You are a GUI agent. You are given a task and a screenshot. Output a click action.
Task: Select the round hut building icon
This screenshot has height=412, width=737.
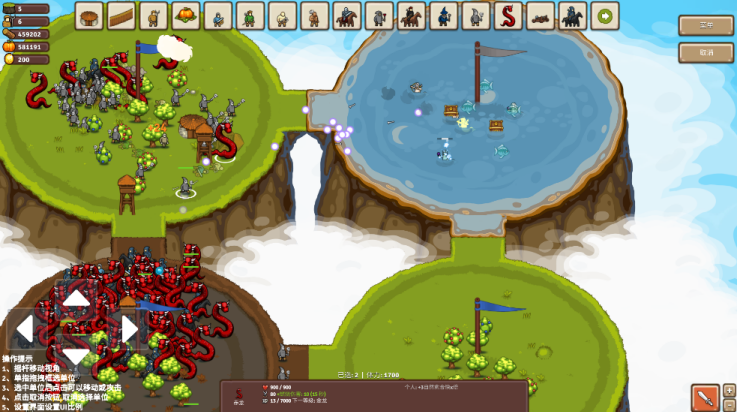tap(90, 15)
